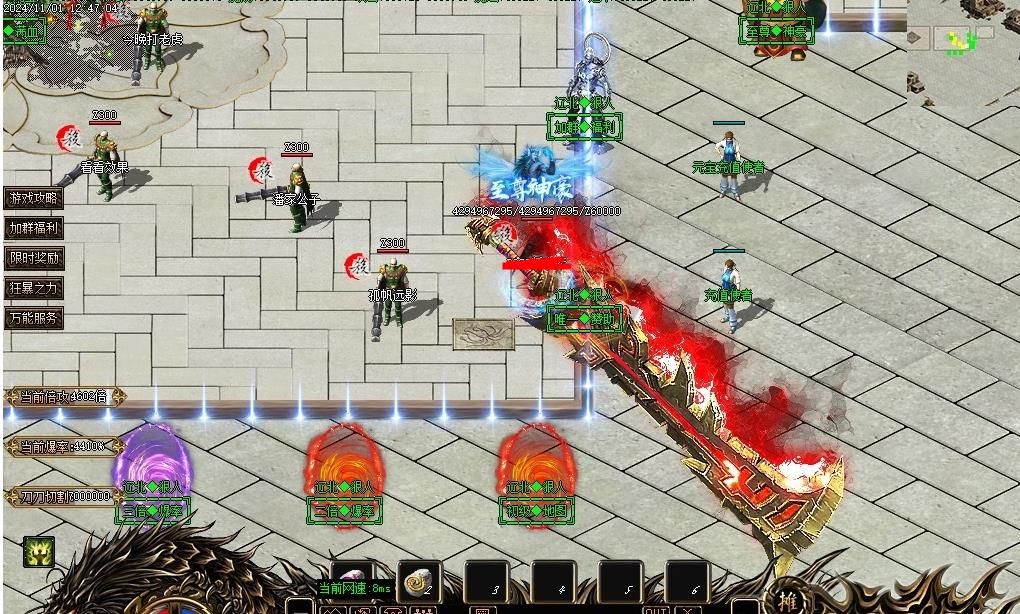This screenshot has width=1020, height=614.
Task: Open the 限时奖励 timed rewards button
Action: [x=34, y=258]
